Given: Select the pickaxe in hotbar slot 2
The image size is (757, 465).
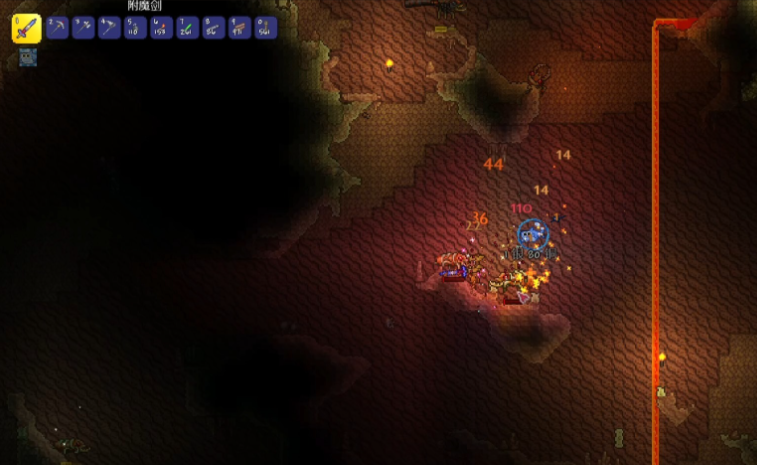Looking at the screenshot, I should point(57,28).
